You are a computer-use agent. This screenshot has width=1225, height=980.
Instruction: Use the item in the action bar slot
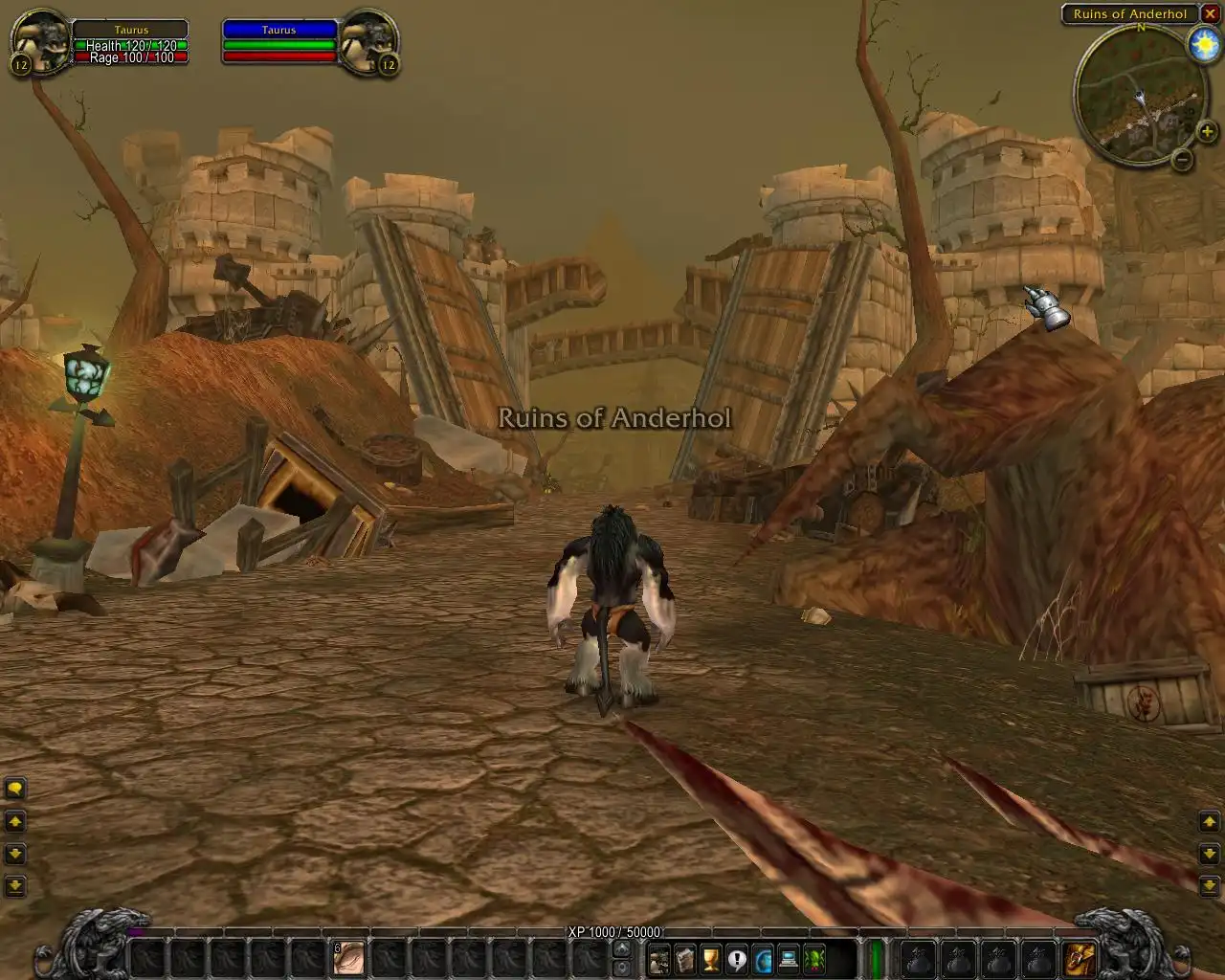tap(349, 957)
